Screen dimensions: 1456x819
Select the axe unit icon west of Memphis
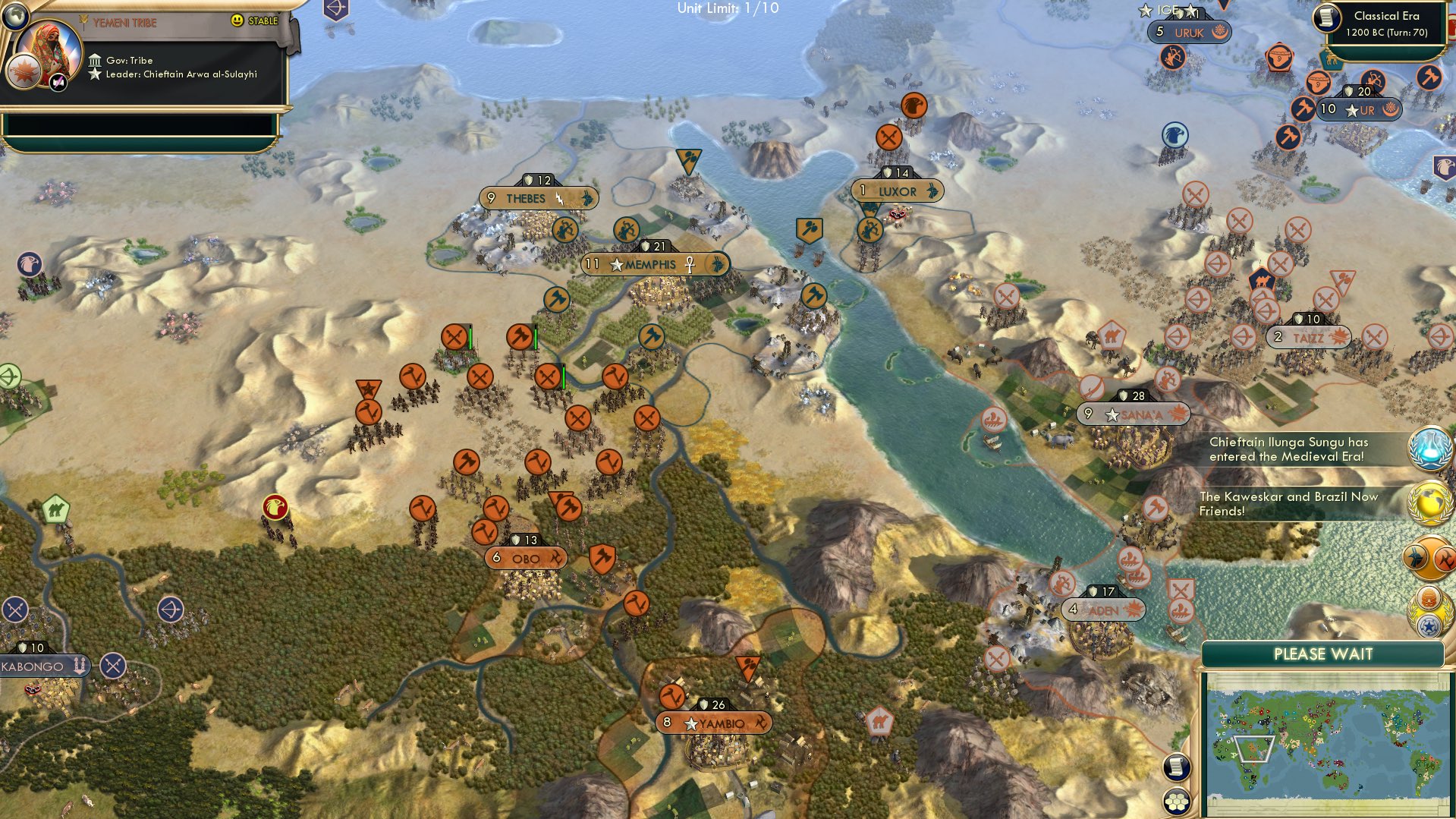pos(556,299)
